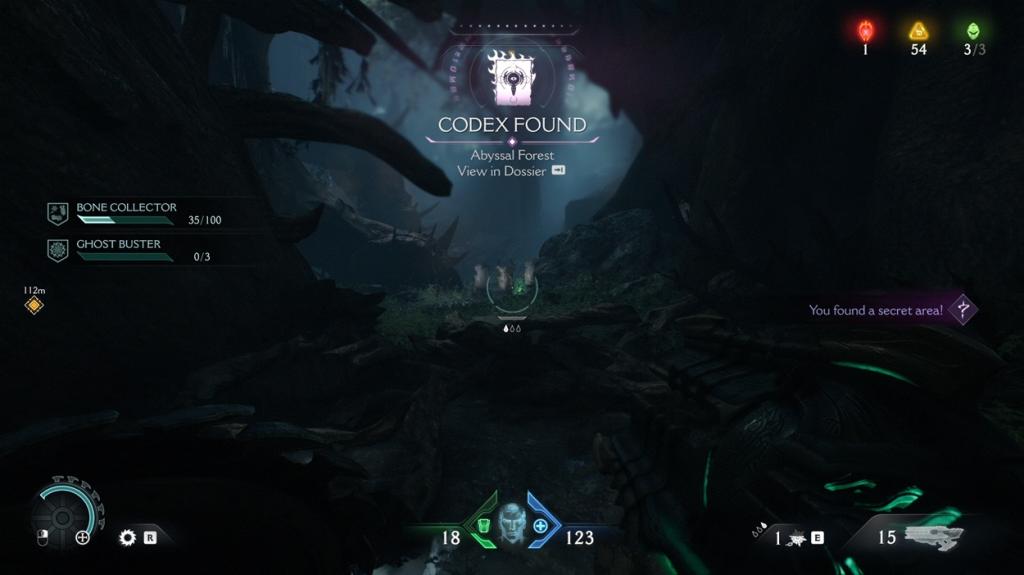The image size is (1024, 575).
Task: Select the equipped weapon icon
Action: pyautogui.click(x=932, y=537)
